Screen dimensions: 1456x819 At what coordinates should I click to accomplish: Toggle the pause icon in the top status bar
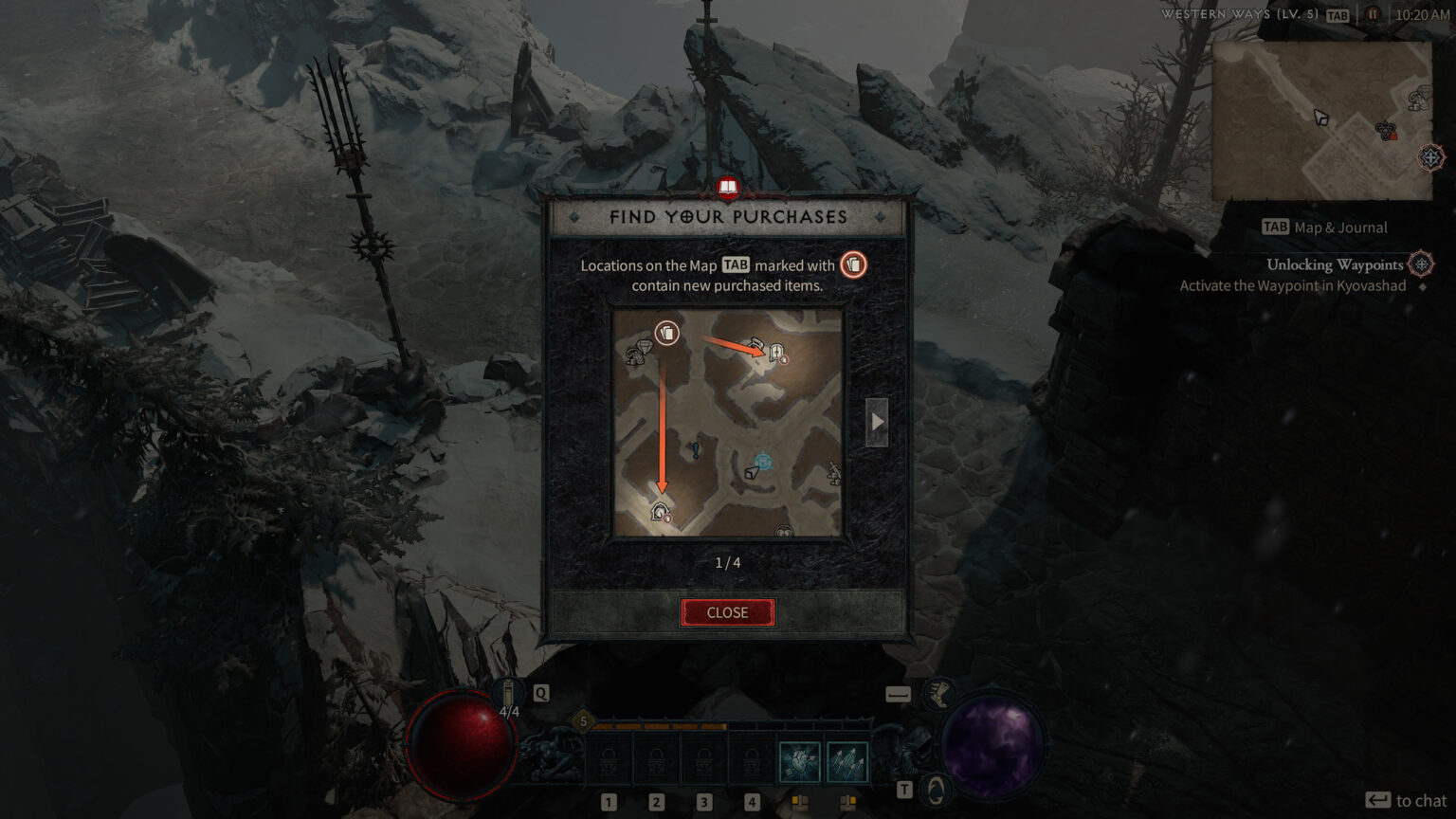(1371, 14)
